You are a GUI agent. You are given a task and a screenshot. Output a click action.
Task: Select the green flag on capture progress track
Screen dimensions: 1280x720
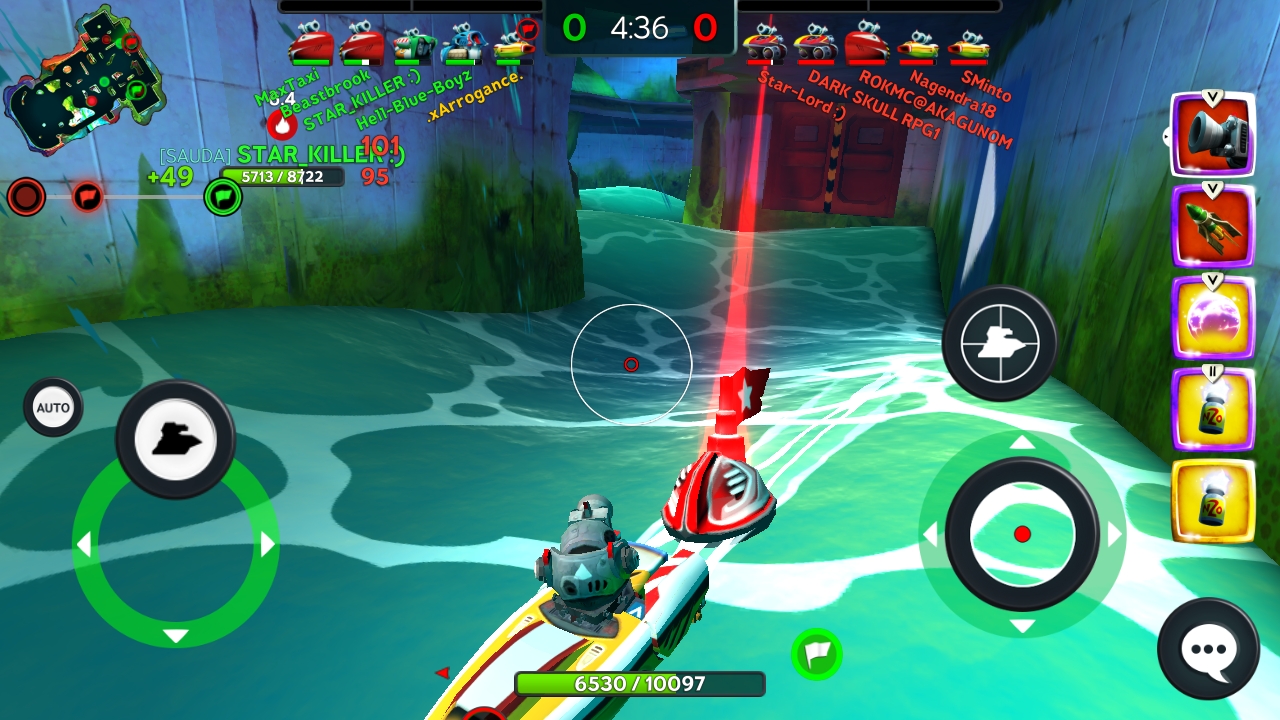click(x=223, y=197)
